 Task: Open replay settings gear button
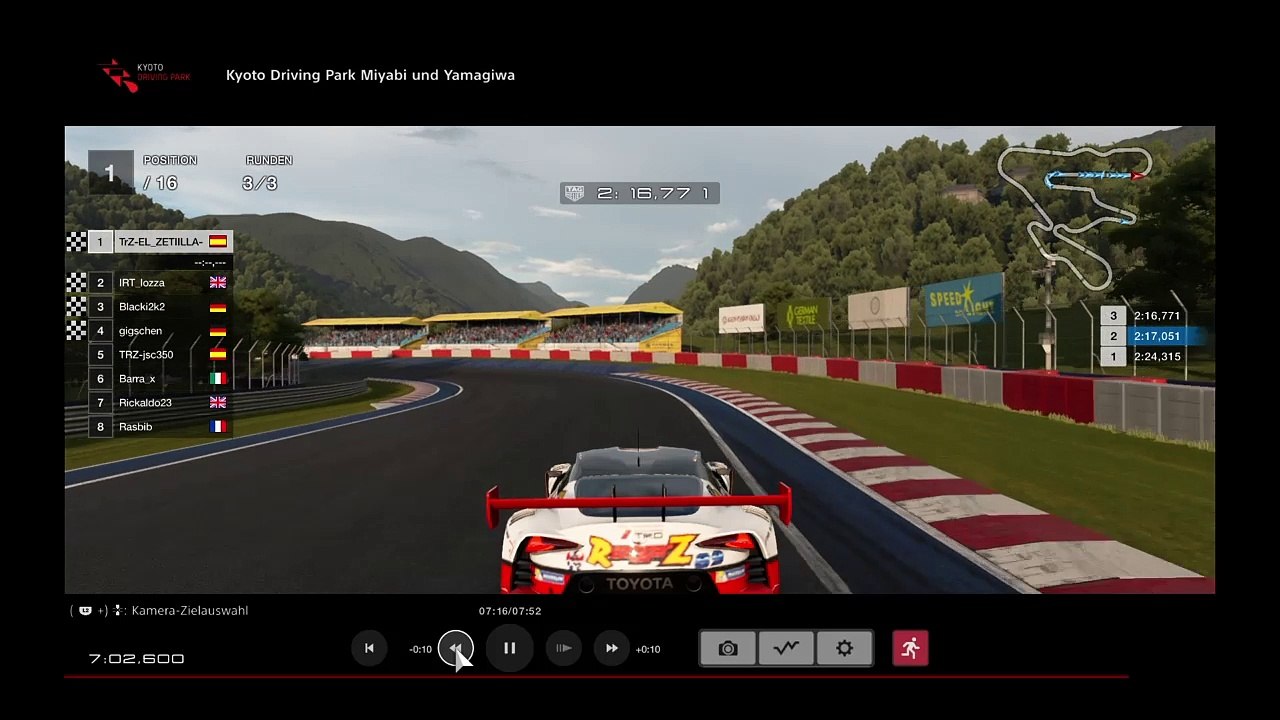click(x=844, y=648)
